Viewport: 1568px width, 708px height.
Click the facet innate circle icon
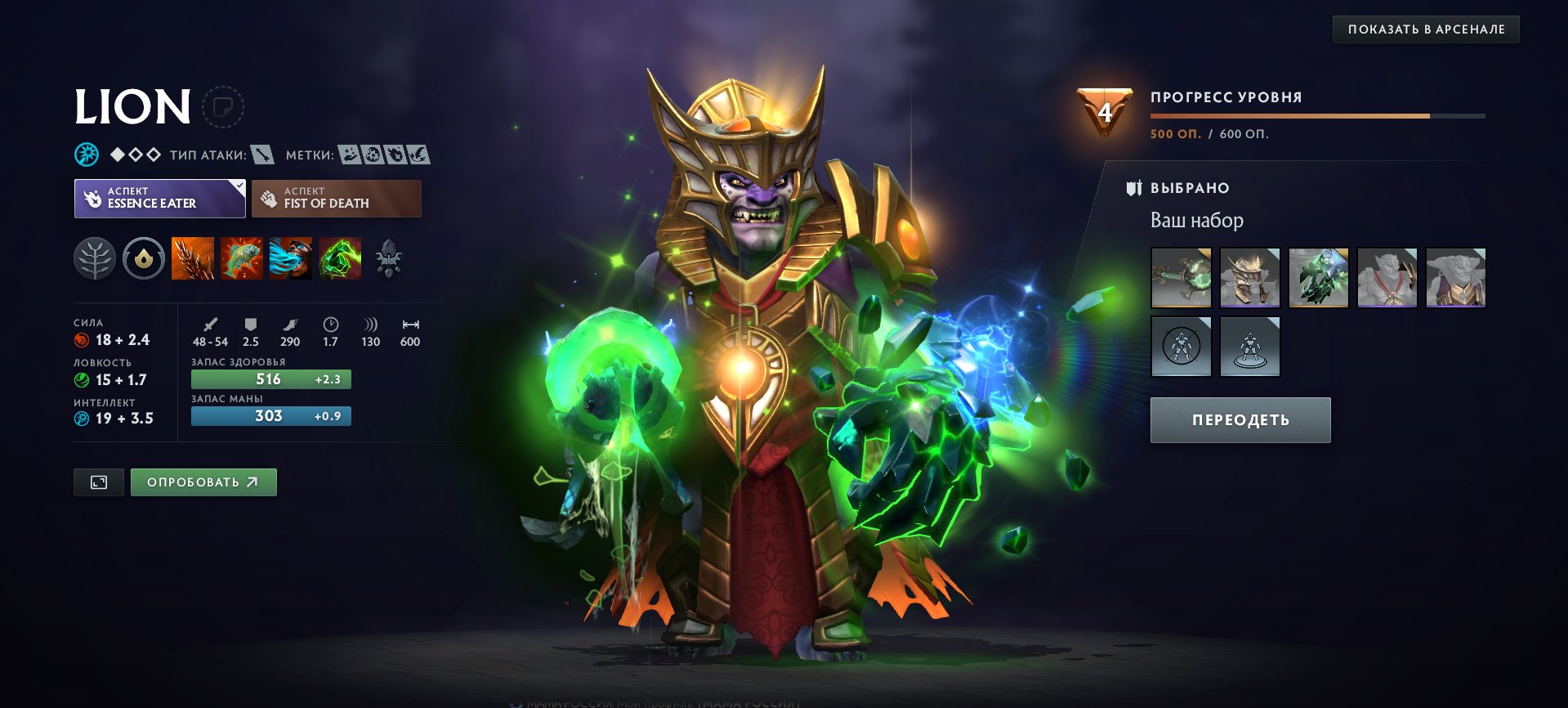142,258
